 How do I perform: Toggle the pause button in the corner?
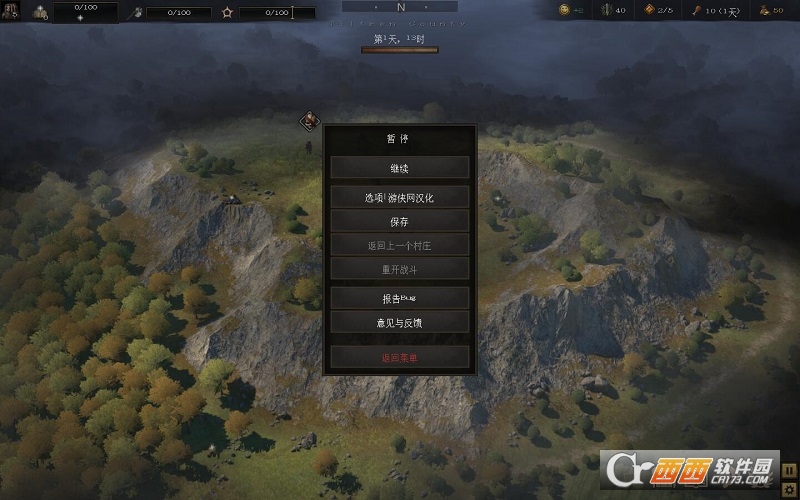[x=790, y=470]
